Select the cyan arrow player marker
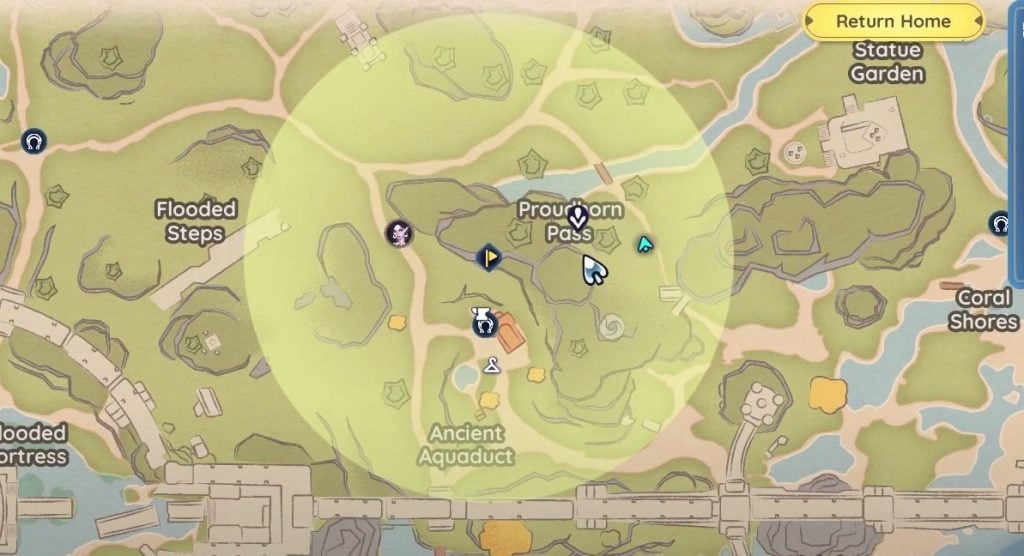This screenshot has width=1024, height=556. pos(645,243)
